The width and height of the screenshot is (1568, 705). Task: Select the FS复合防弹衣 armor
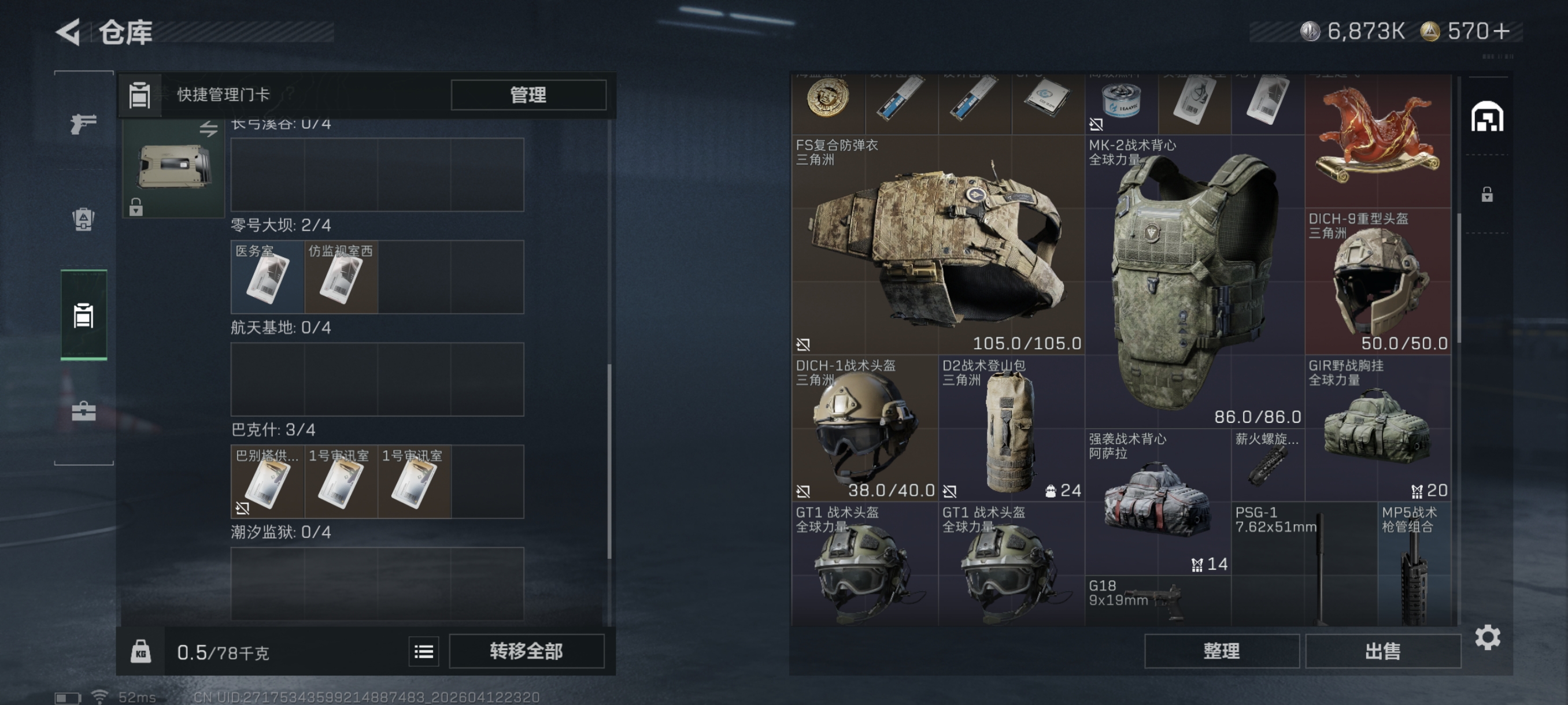(x=937, y=245)
